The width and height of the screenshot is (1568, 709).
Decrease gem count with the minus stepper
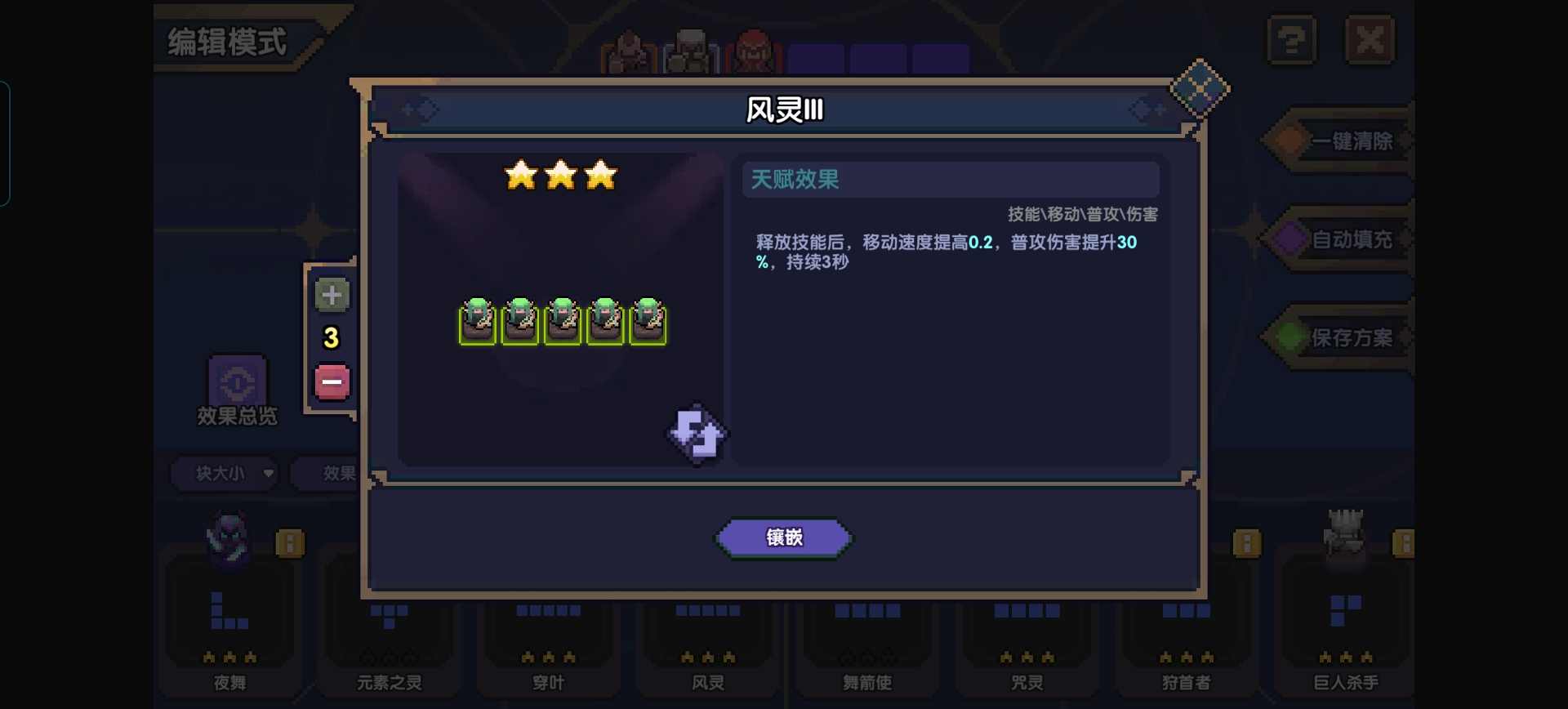tap(331, 381)
